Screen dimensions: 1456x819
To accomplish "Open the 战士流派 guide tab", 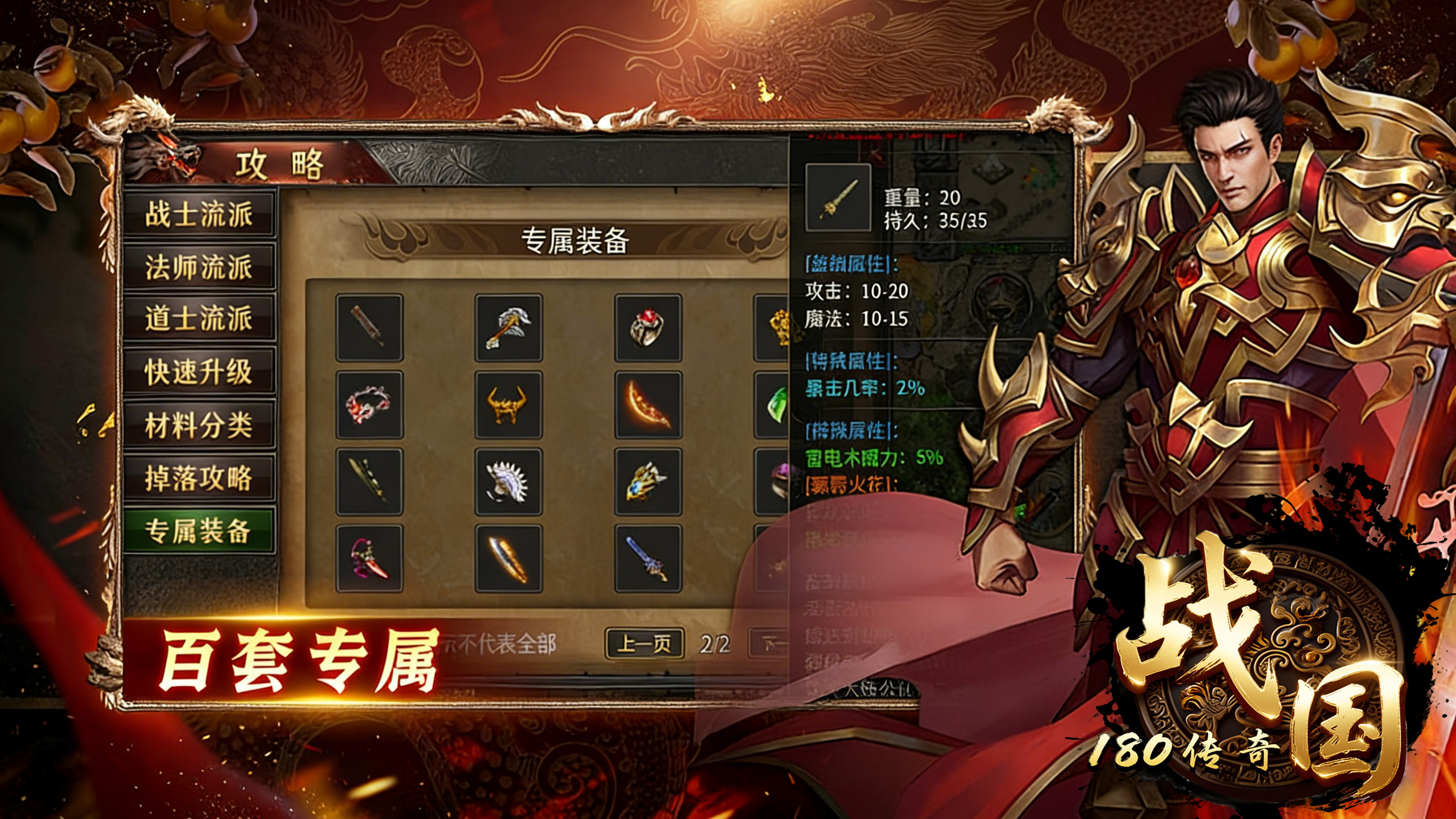I will click(x=199, y=214).
